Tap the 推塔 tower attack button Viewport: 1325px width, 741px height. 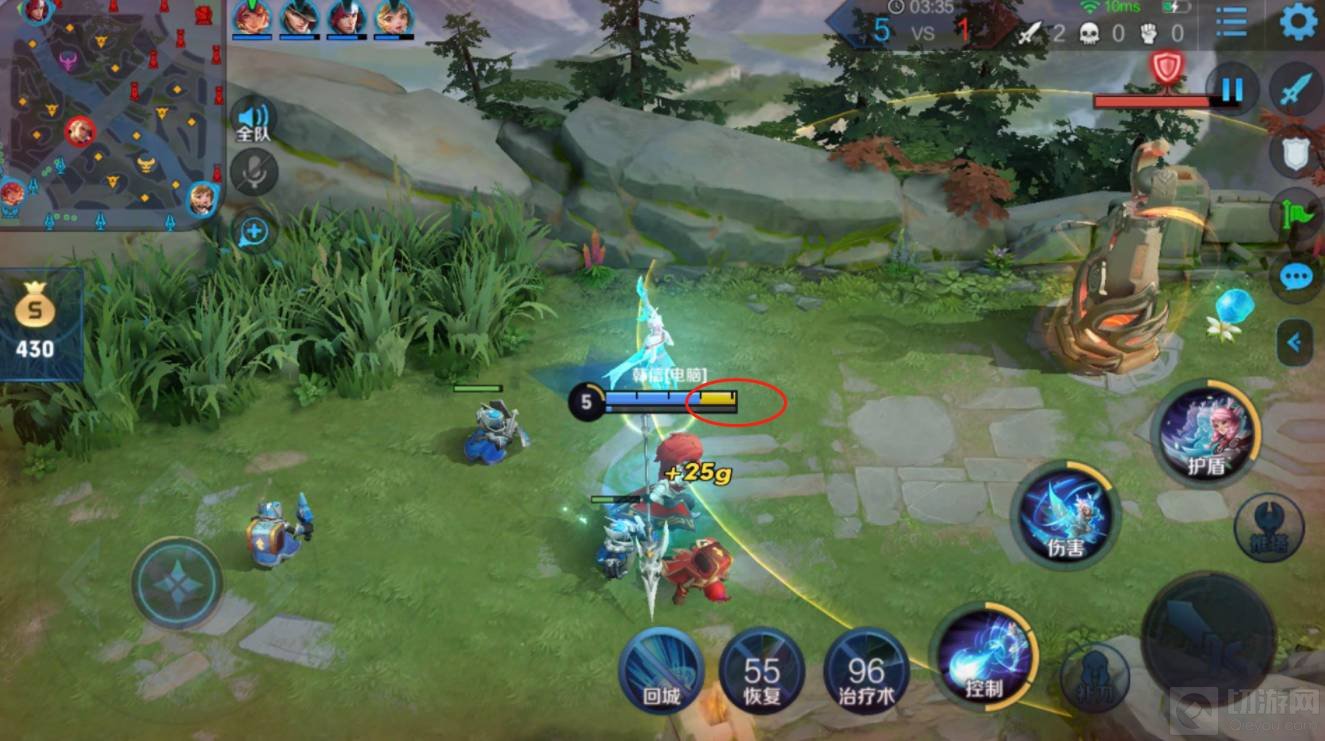coord(1268,527)
